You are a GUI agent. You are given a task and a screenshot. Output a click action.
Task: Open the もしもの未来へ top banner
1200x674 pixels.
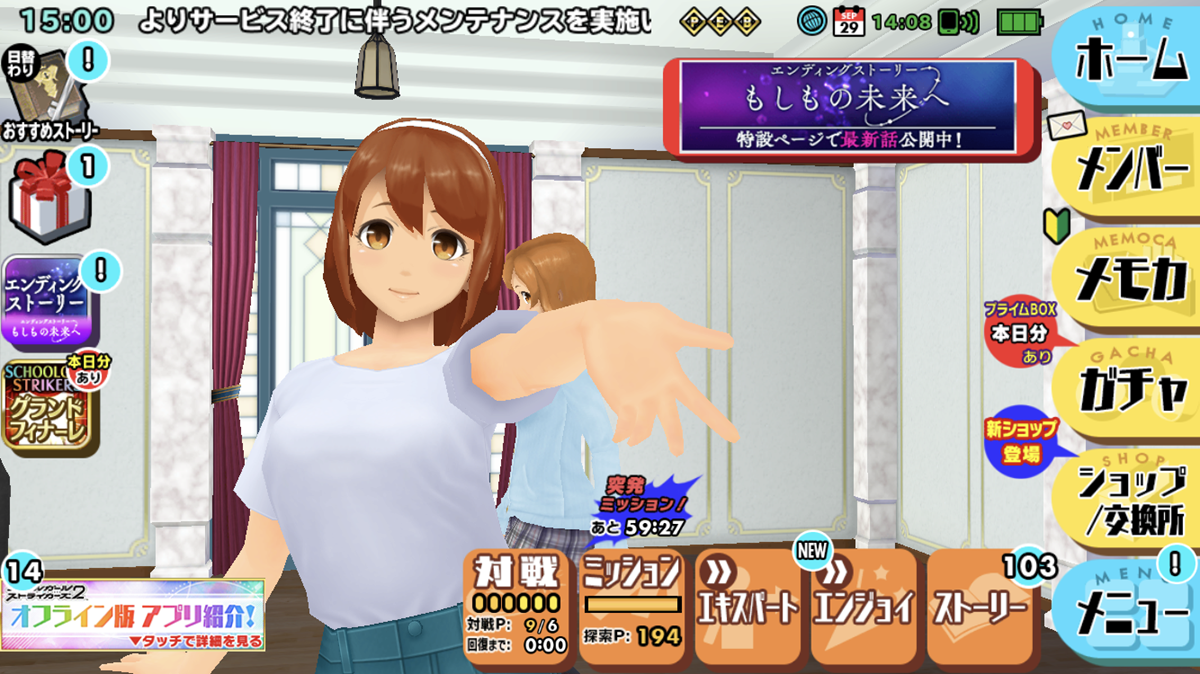coord(847,107)
